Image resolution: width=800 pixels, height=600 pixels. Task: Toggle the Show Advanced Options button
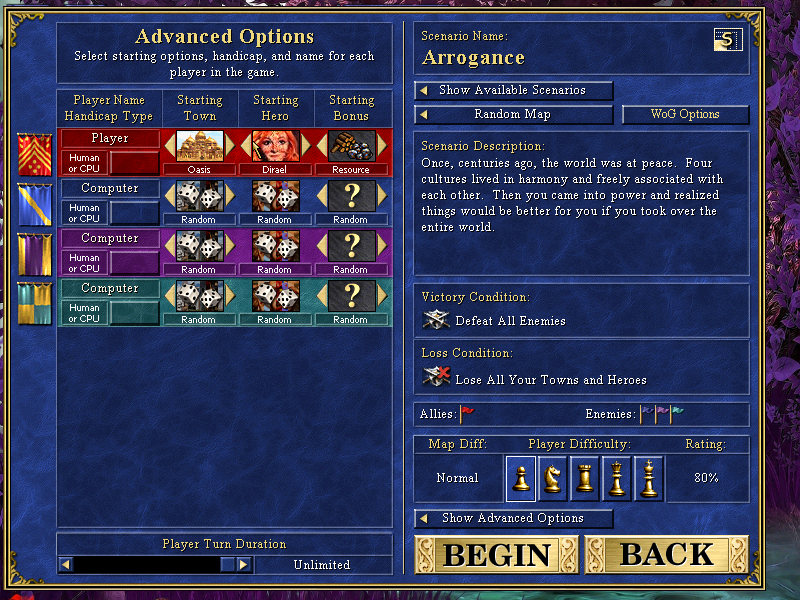(x=514, y=518)
